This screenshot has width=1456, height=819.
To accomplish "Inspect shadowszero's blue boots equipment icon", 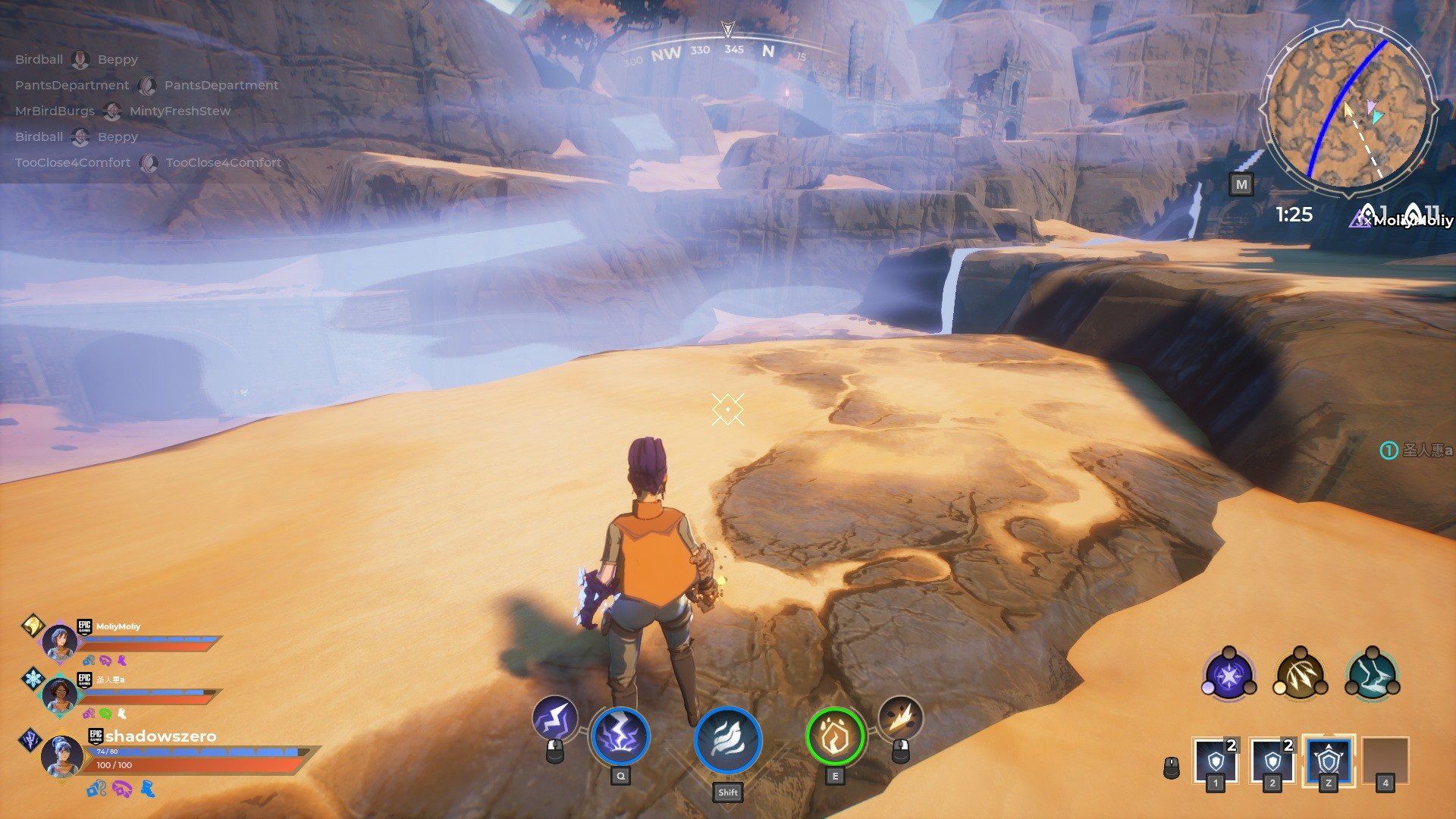I will (x=148, y=789).
